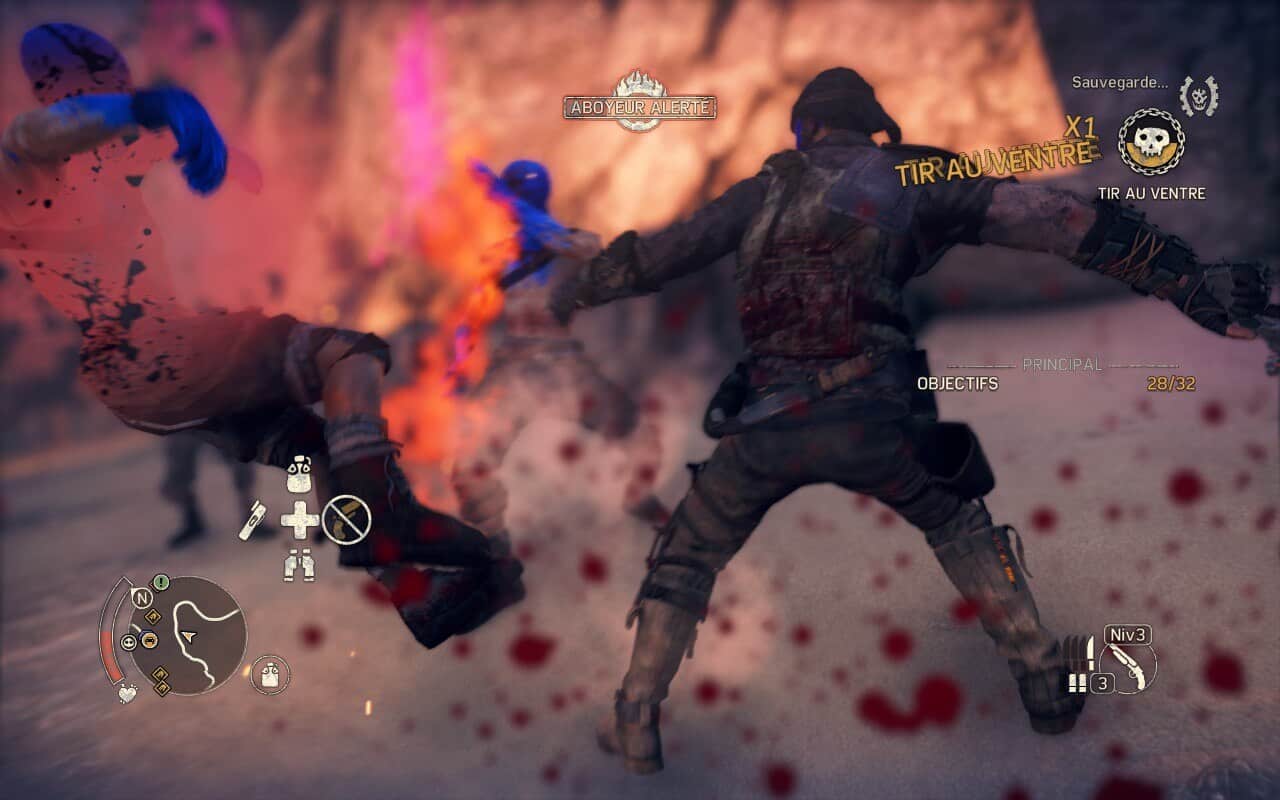Select the canteen icon beside the minimap
Screen dimensions: 1280x800
click(x=270, y=675)
